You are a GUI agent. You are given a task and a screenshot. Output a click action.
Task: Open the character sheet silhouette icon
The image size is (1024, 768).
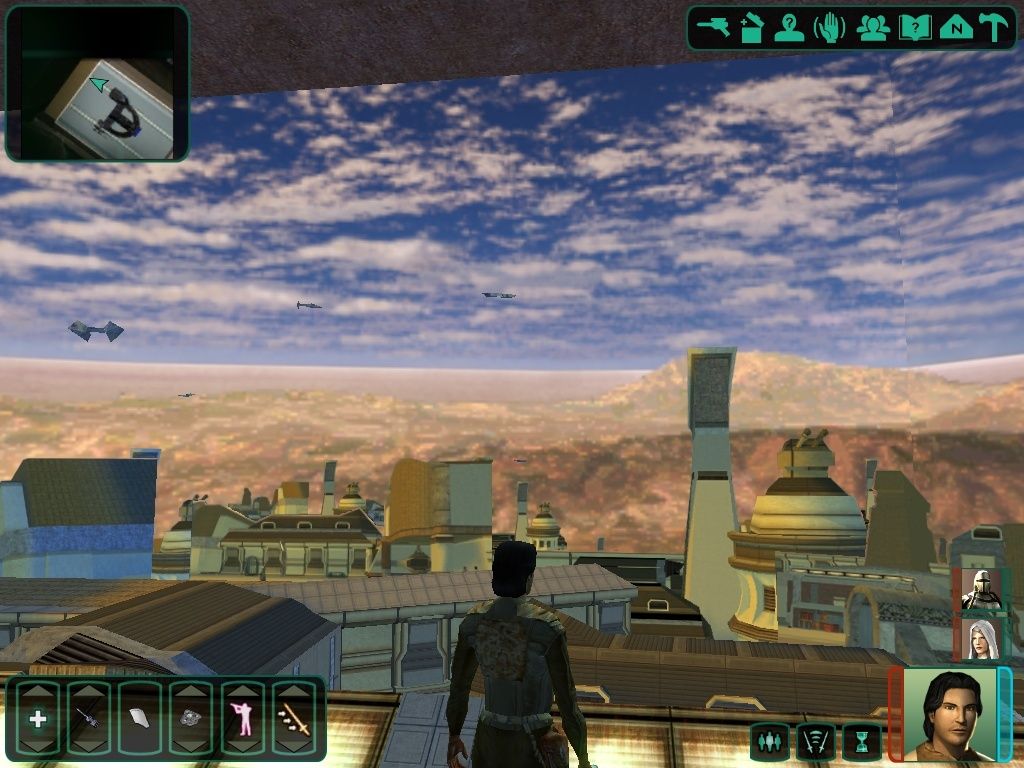click(x=789, y=27)
